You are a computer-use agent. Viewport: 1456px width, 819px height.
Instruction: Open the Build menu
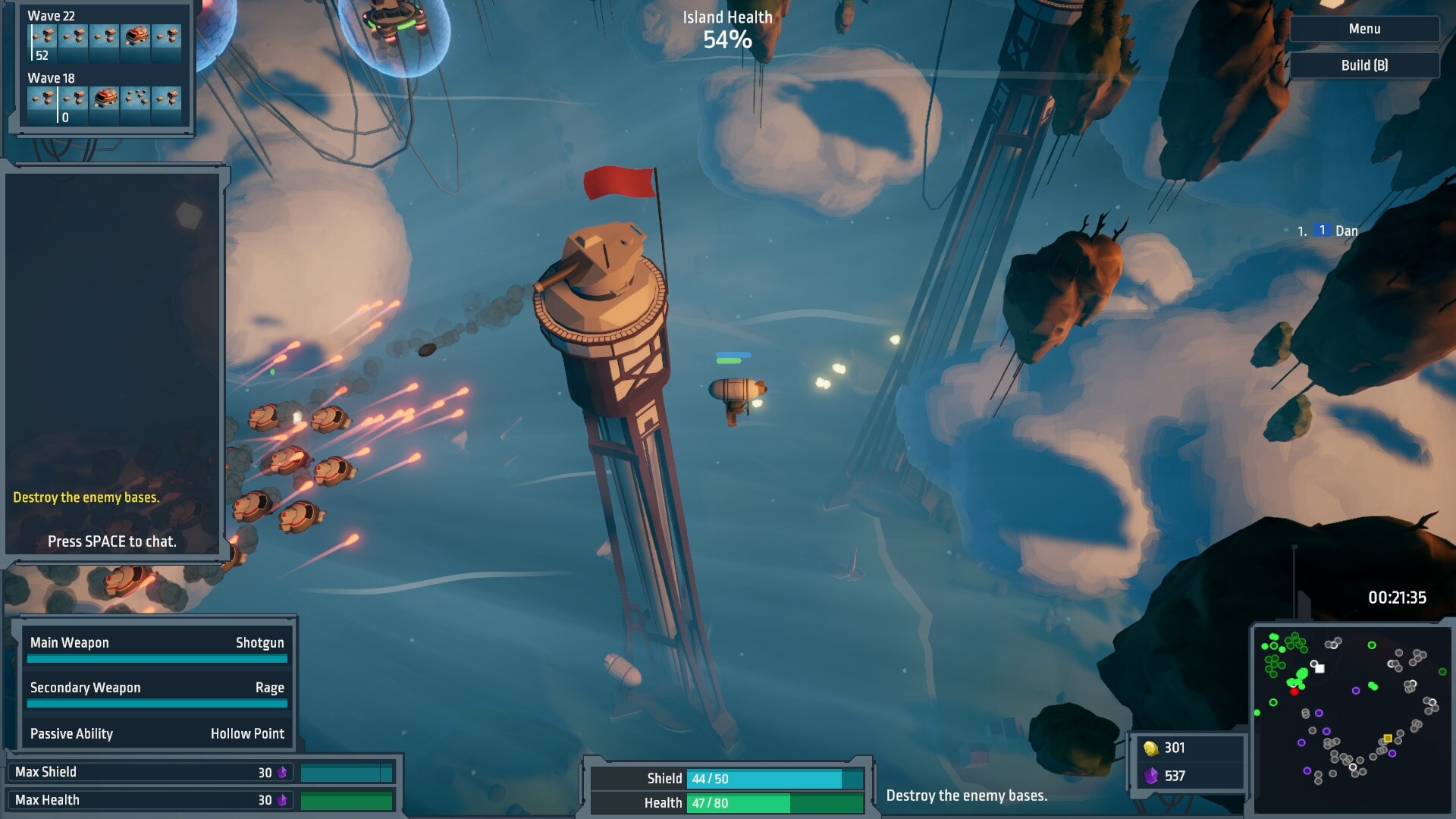[1363, 64]
